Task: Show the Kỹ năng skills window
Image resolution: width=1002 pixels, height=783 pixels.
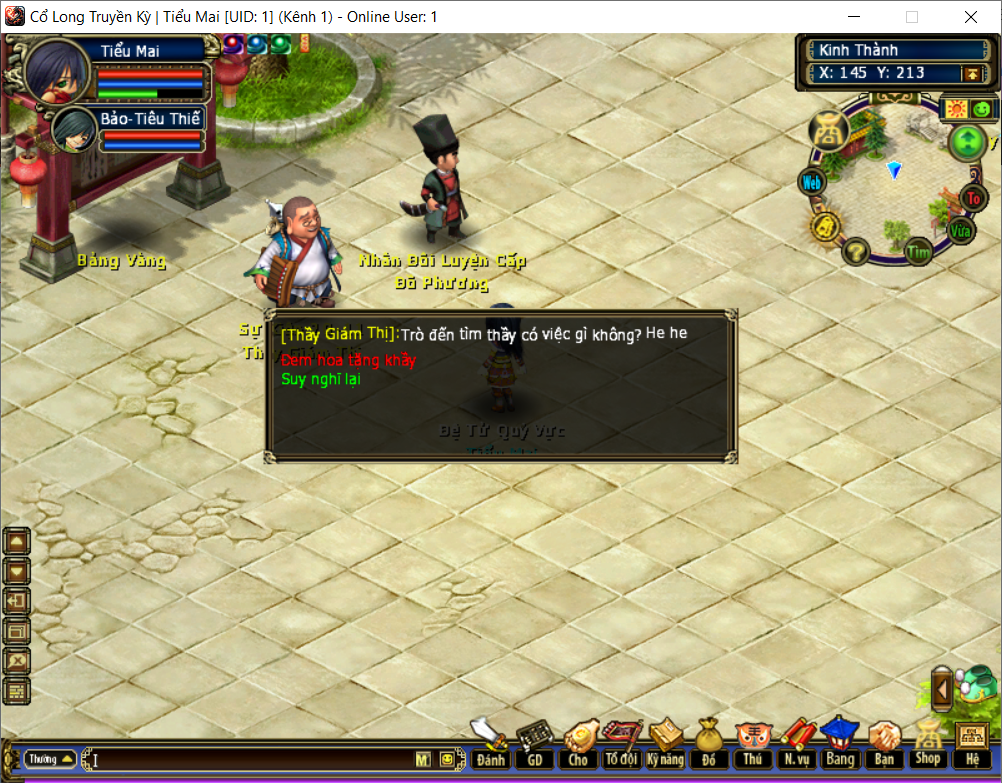Action: [665, 745]
